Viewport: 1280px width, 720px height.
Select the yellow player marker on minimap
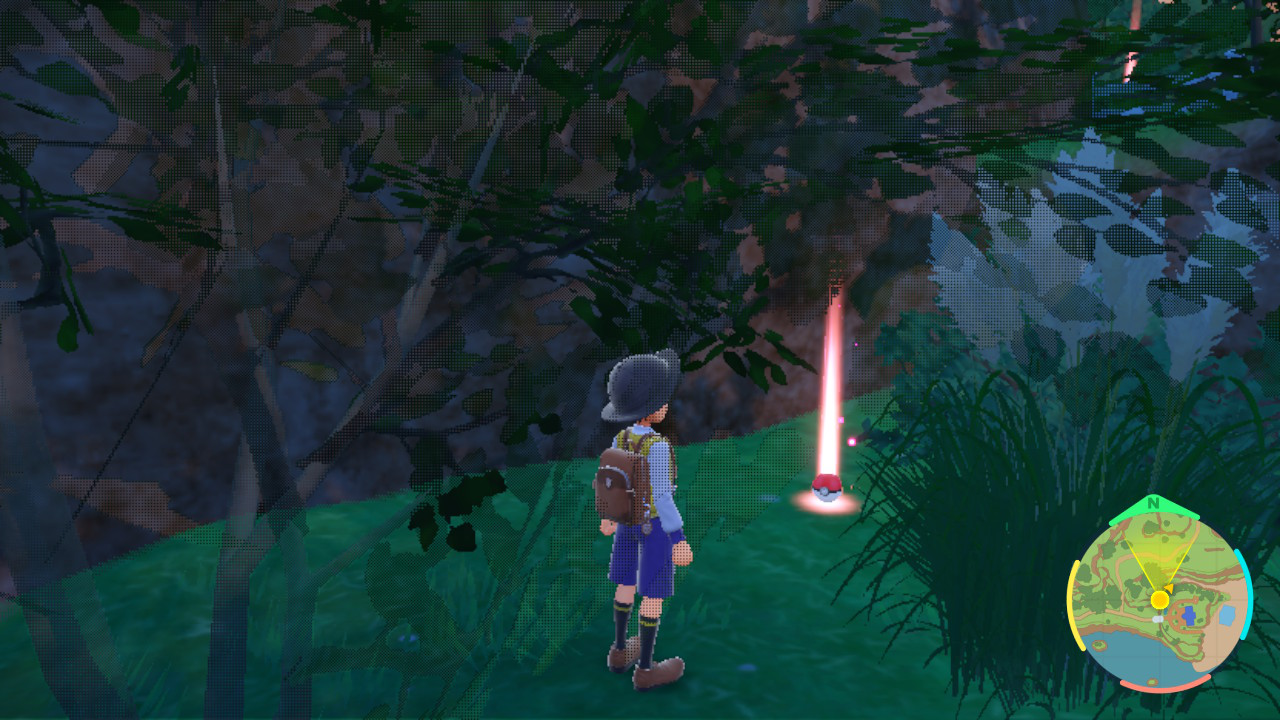pos(1159,599)
